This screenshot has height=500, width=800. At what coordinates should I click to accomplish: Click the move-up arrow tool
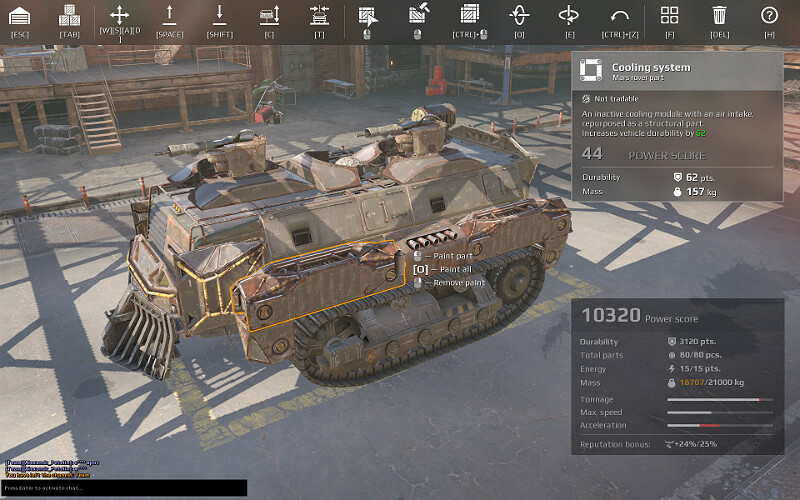click(x=169, y=15)
